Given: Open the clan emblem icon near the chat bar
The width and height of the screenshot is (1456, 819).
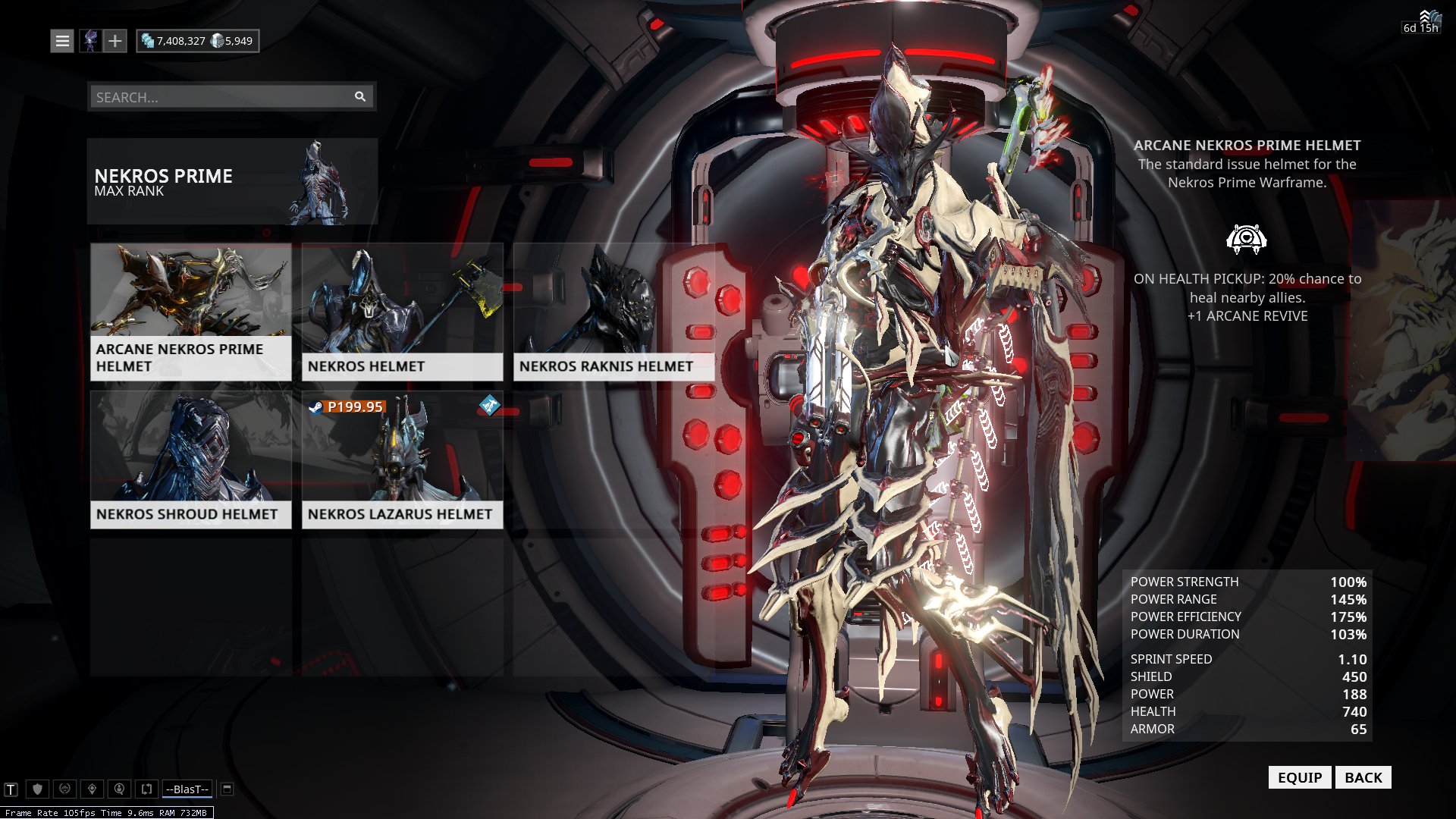Looking at the screenshot, I should click(64, 789).
